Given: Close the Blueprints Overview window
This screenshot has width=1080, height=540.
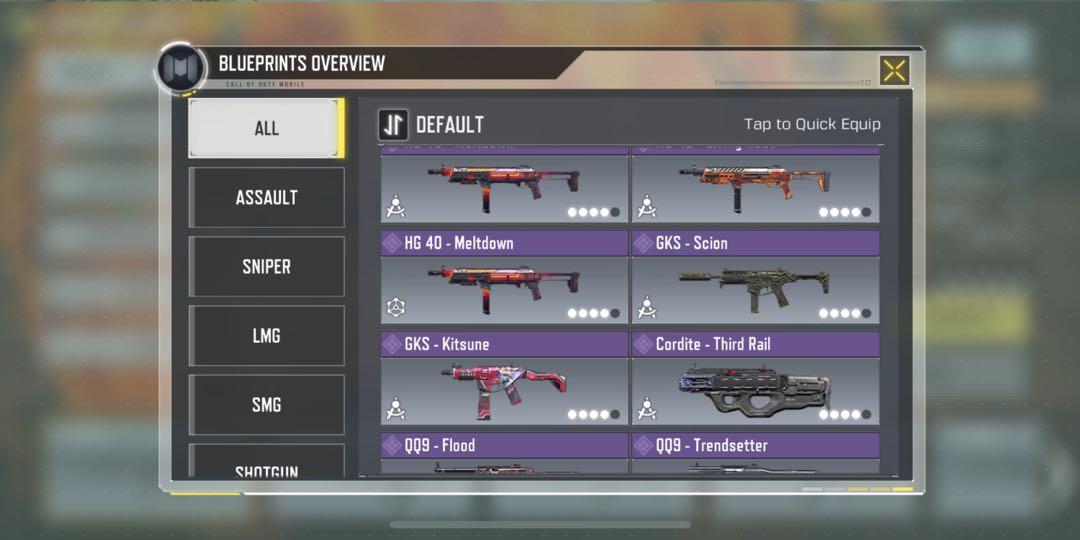Looking at the screenshot, I should pos(894,70).
